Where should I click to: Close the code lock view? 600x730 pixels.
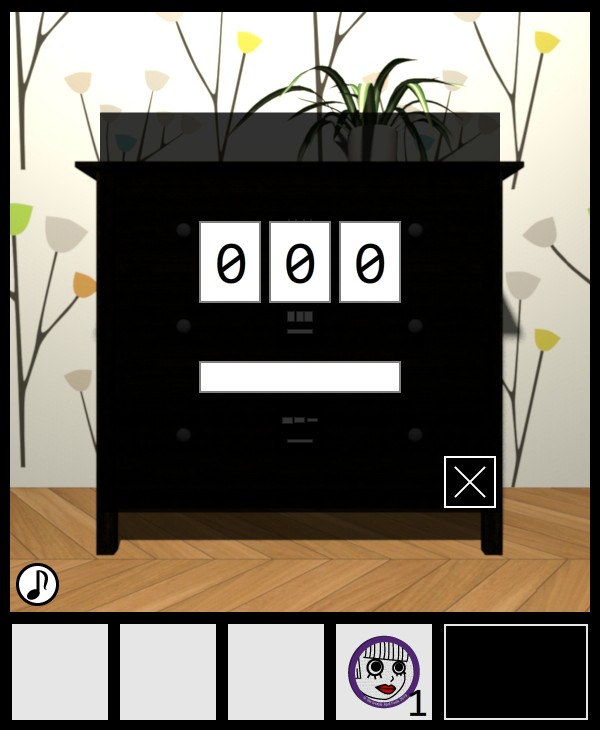tap(470, 482)
